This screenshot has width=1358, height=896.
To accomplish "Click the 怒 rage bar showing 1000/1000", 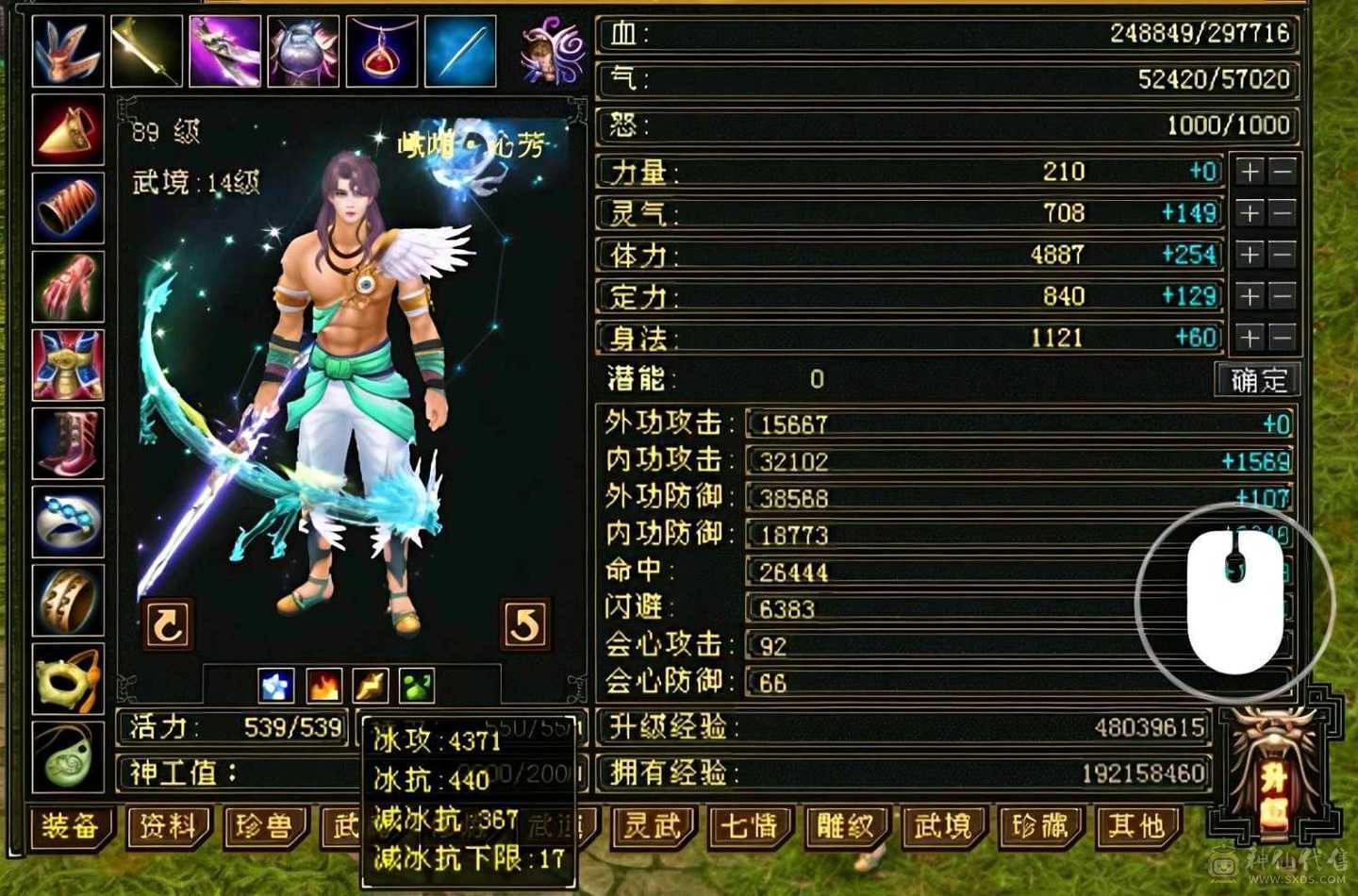I will 943,124.
